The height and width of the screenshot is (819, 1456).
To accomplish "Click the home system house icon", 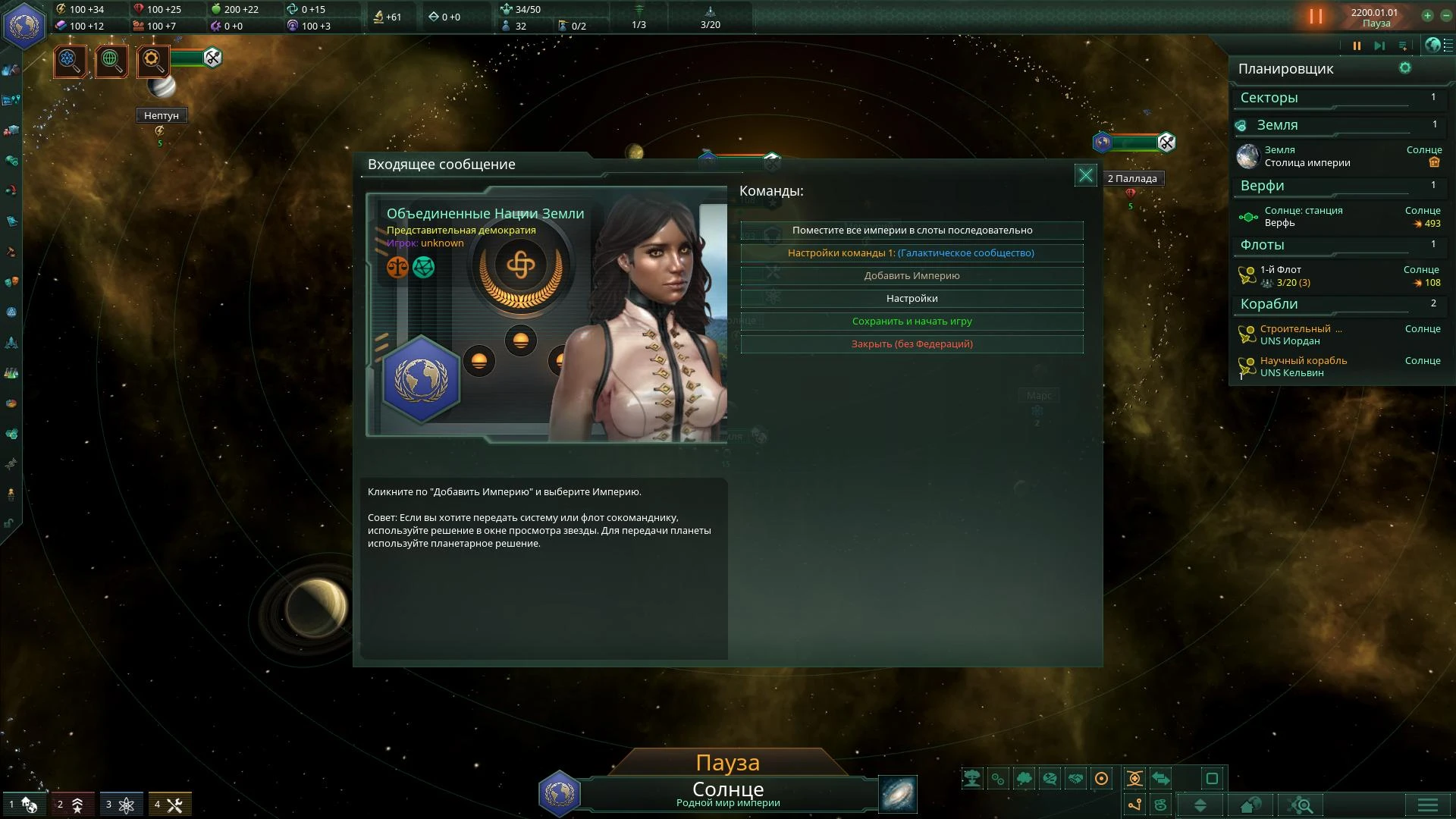I will (1249, 804).
